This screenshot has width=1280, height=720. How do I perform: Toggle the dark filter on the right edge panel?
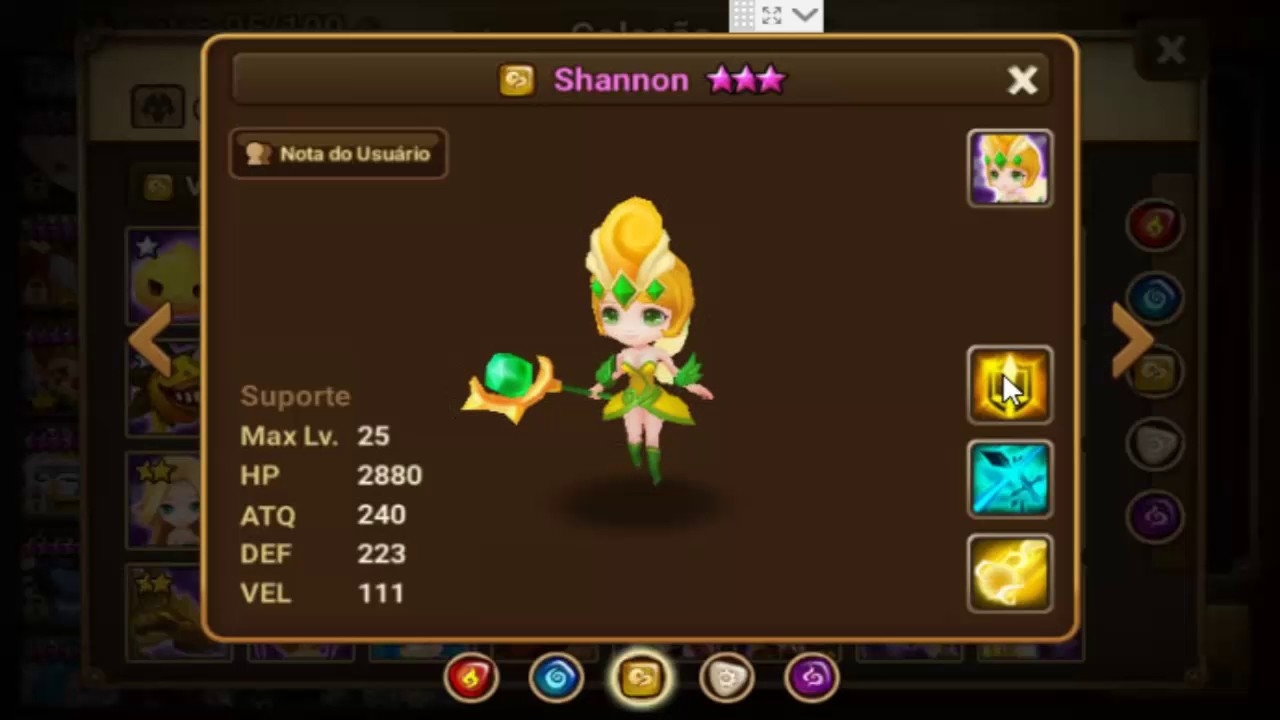click(1157, 515)
